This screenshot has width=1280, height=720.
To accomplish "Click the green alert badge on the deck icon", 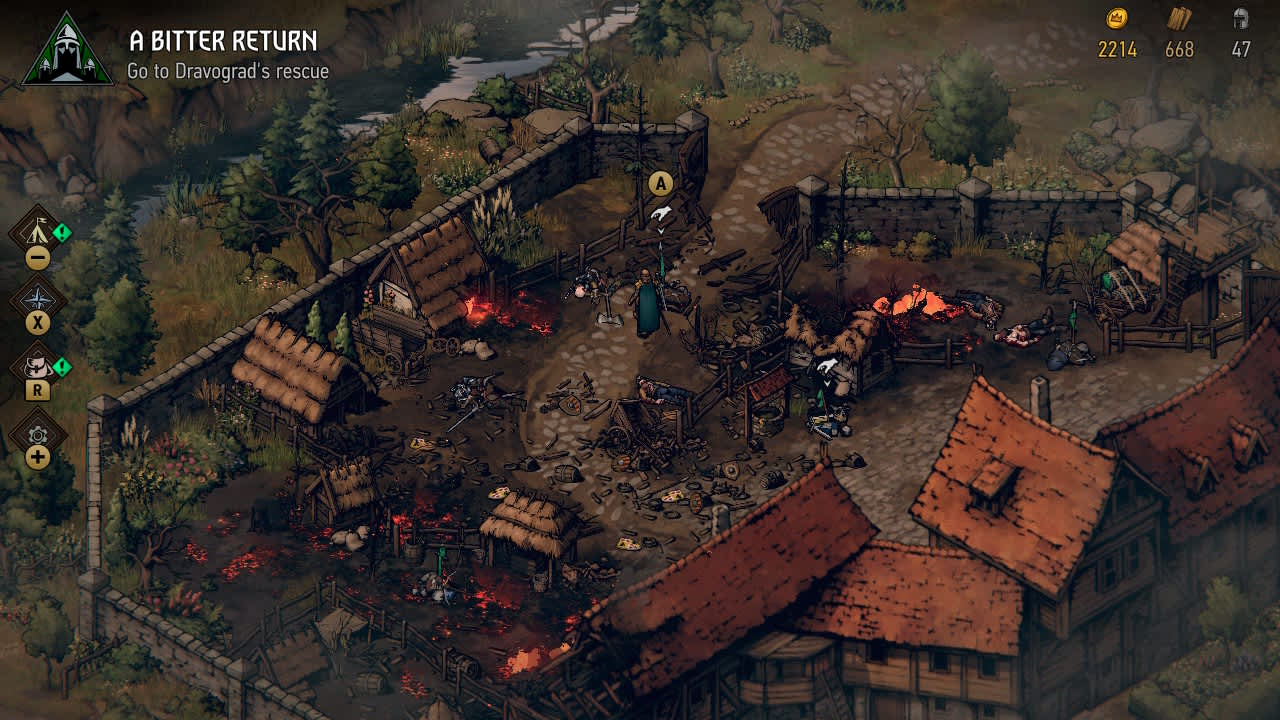I will click(x=60, y=367).
